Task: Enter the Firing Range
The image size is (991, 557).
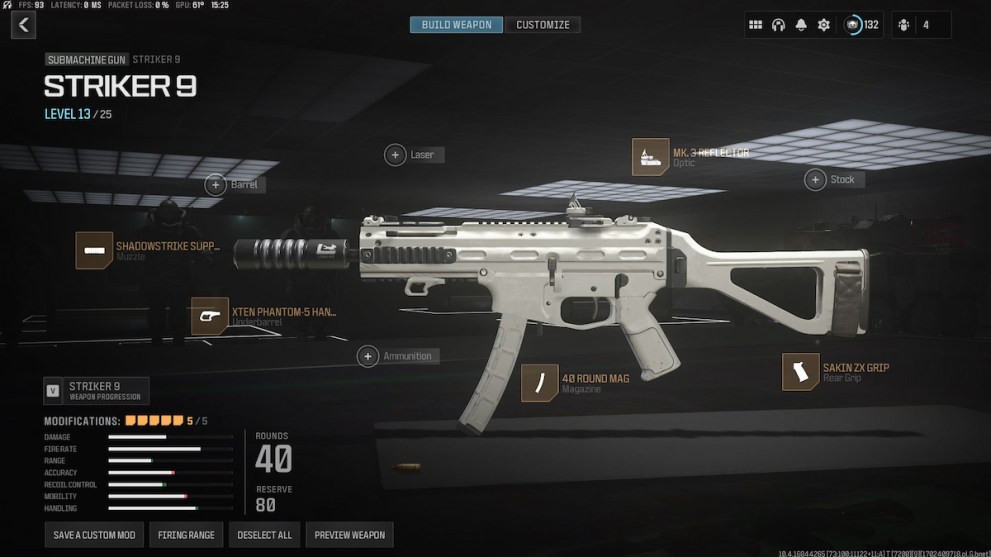Action: pos(186,535)
